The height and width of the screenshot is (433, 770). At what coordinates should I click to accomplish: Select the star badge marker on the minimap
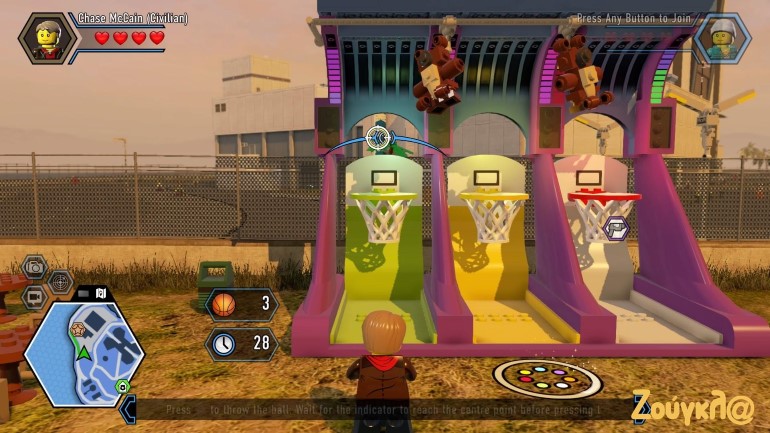tap(77, 328)
